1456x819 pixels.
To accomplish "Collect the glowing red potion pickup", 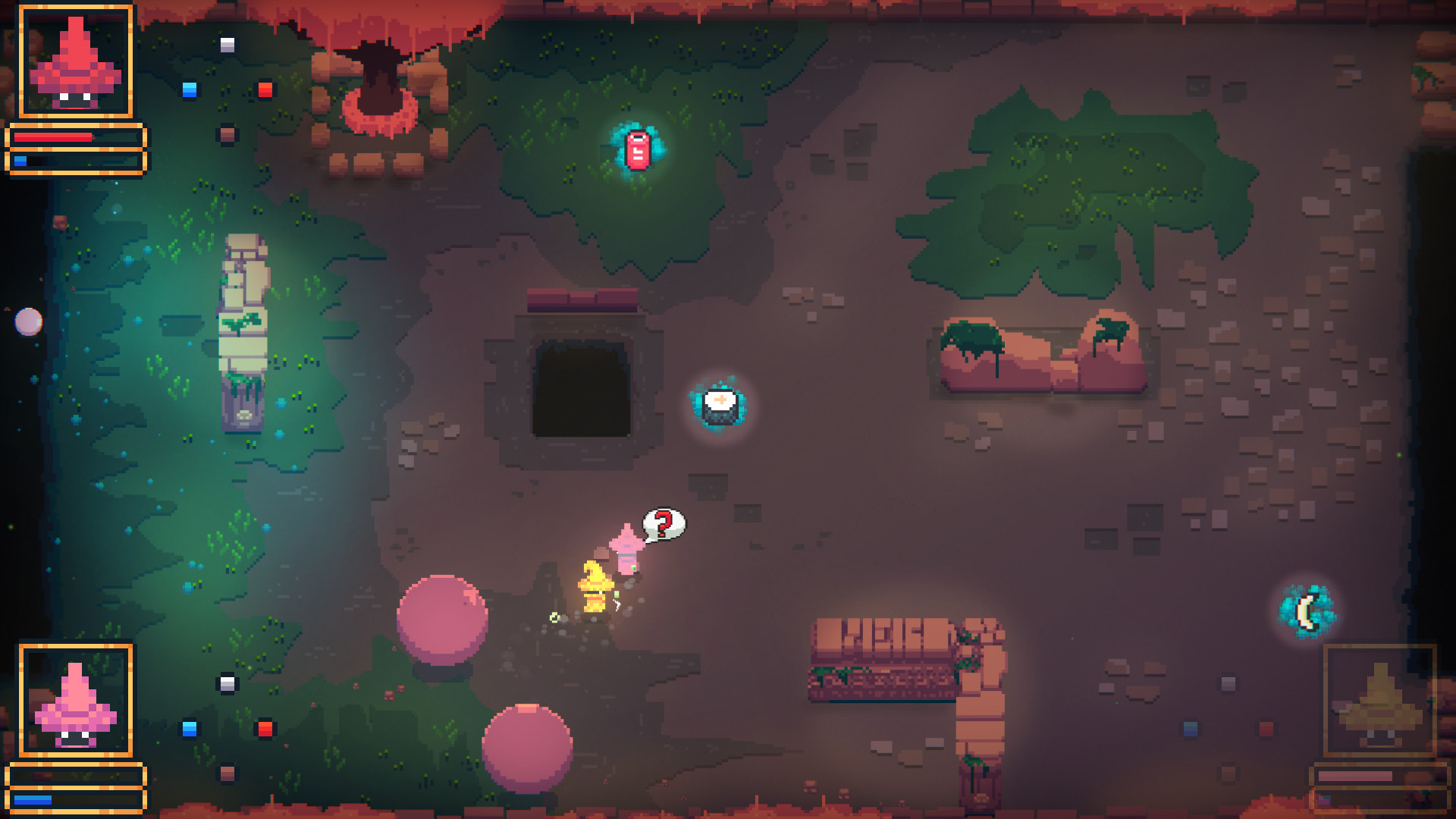I will (636, 149).
